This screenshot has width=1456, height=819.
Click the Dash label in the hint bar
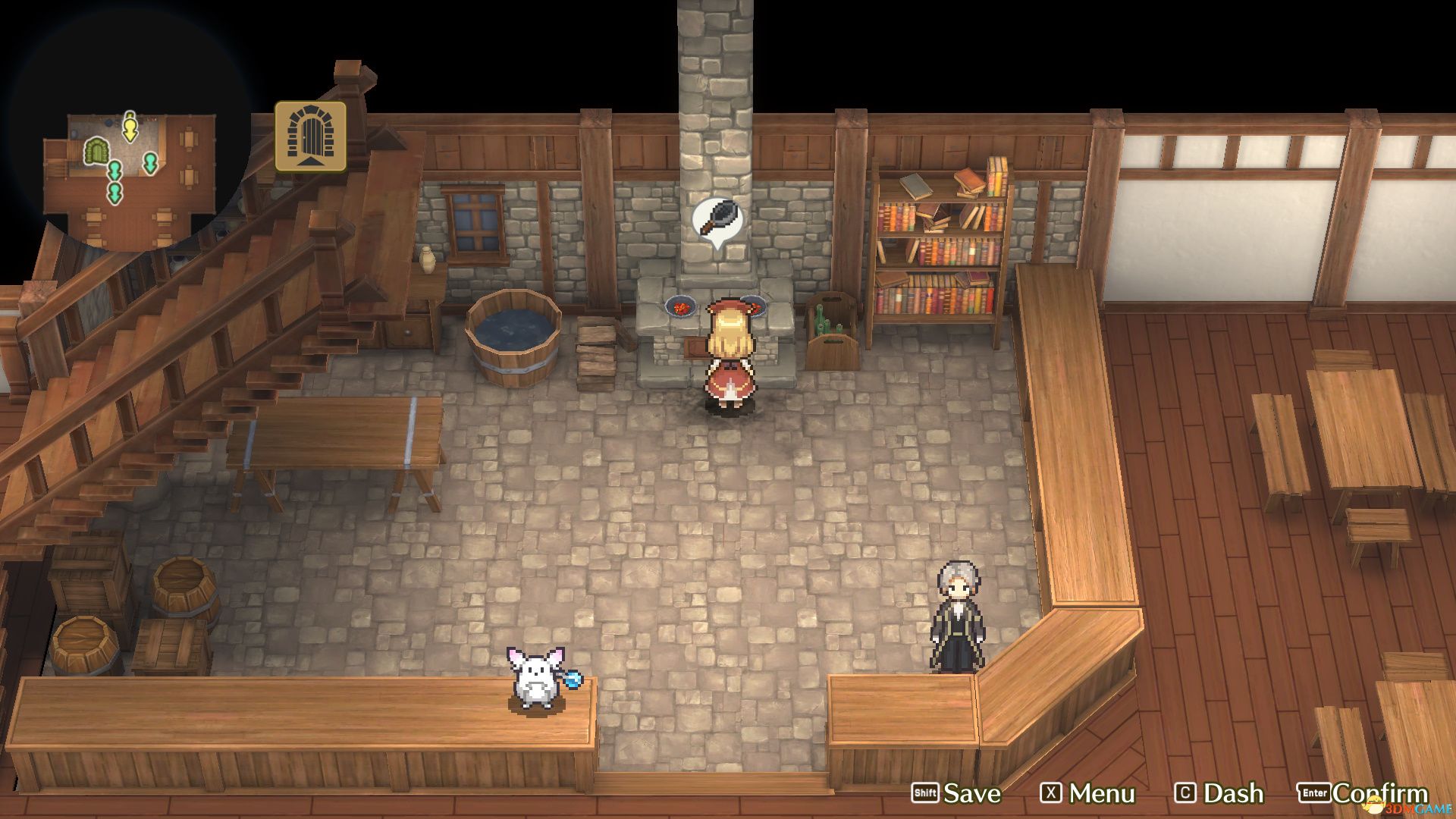click(1234, 793)
